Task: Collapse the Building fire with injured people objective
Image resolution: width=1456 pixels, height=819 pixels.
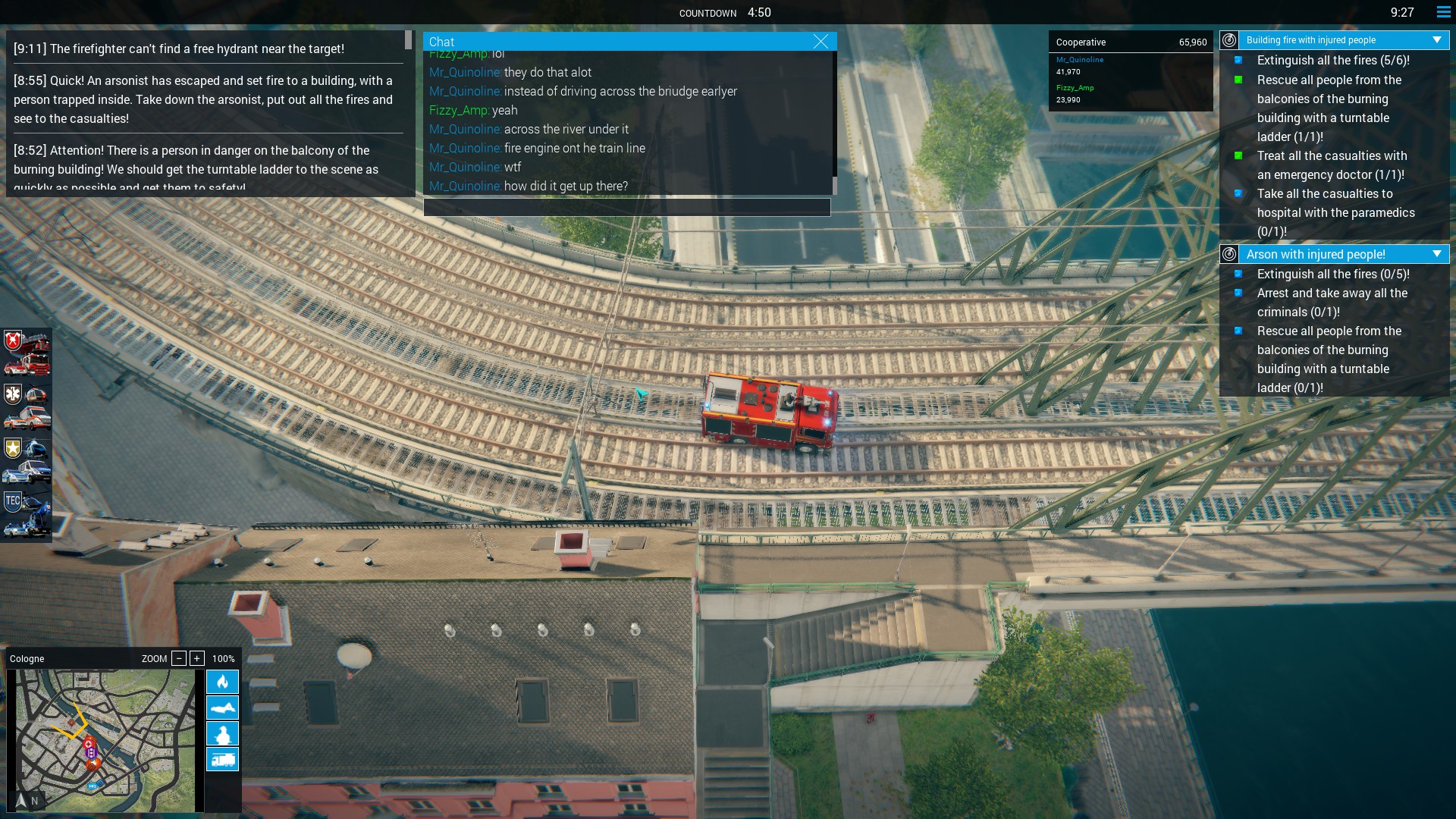Action: [x=1436, y=40]
